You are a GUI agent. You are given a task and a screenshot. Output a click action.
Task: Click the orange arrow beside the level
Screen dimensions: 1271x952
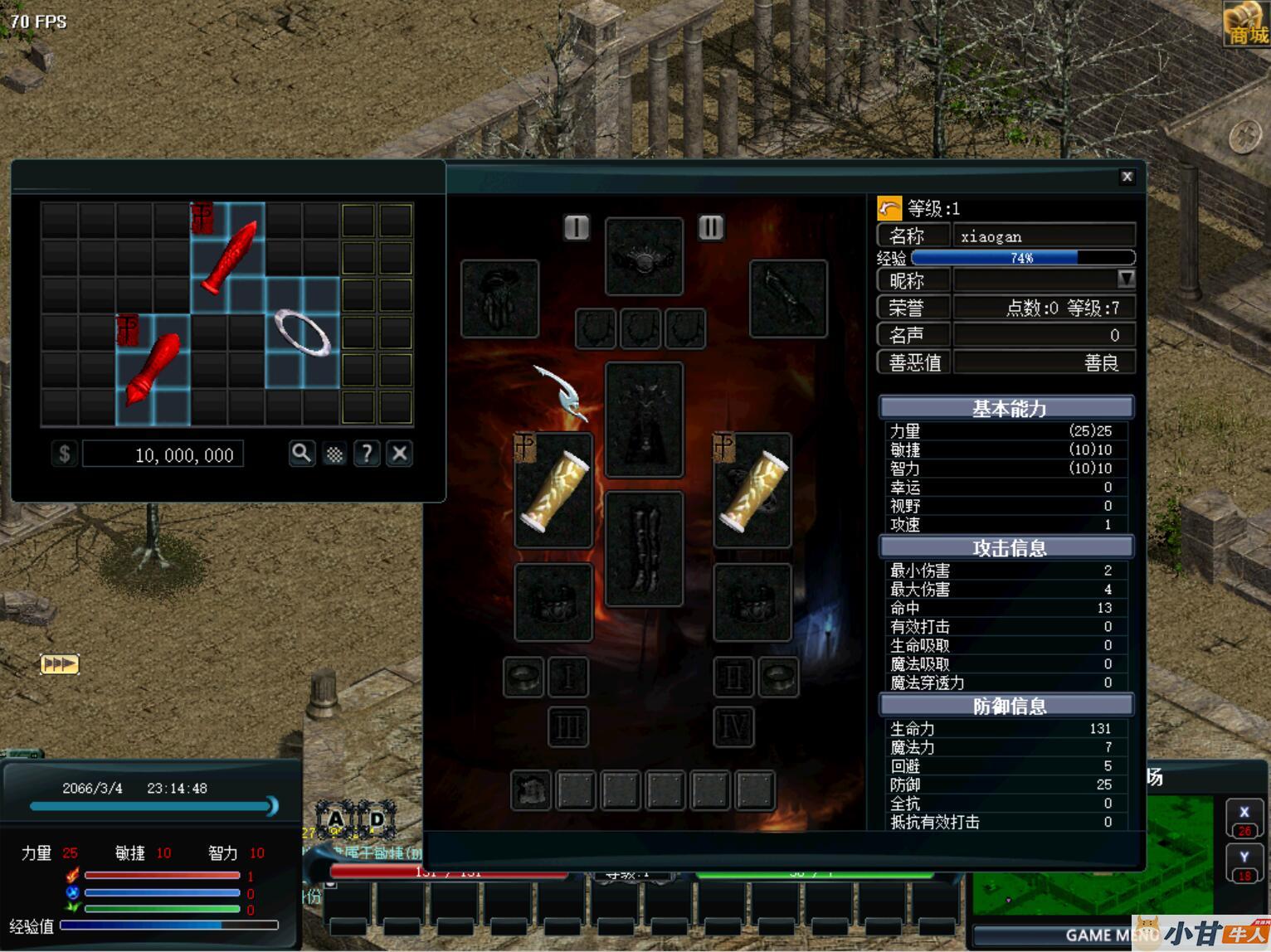pyautogui.click(x=889, y=208)
